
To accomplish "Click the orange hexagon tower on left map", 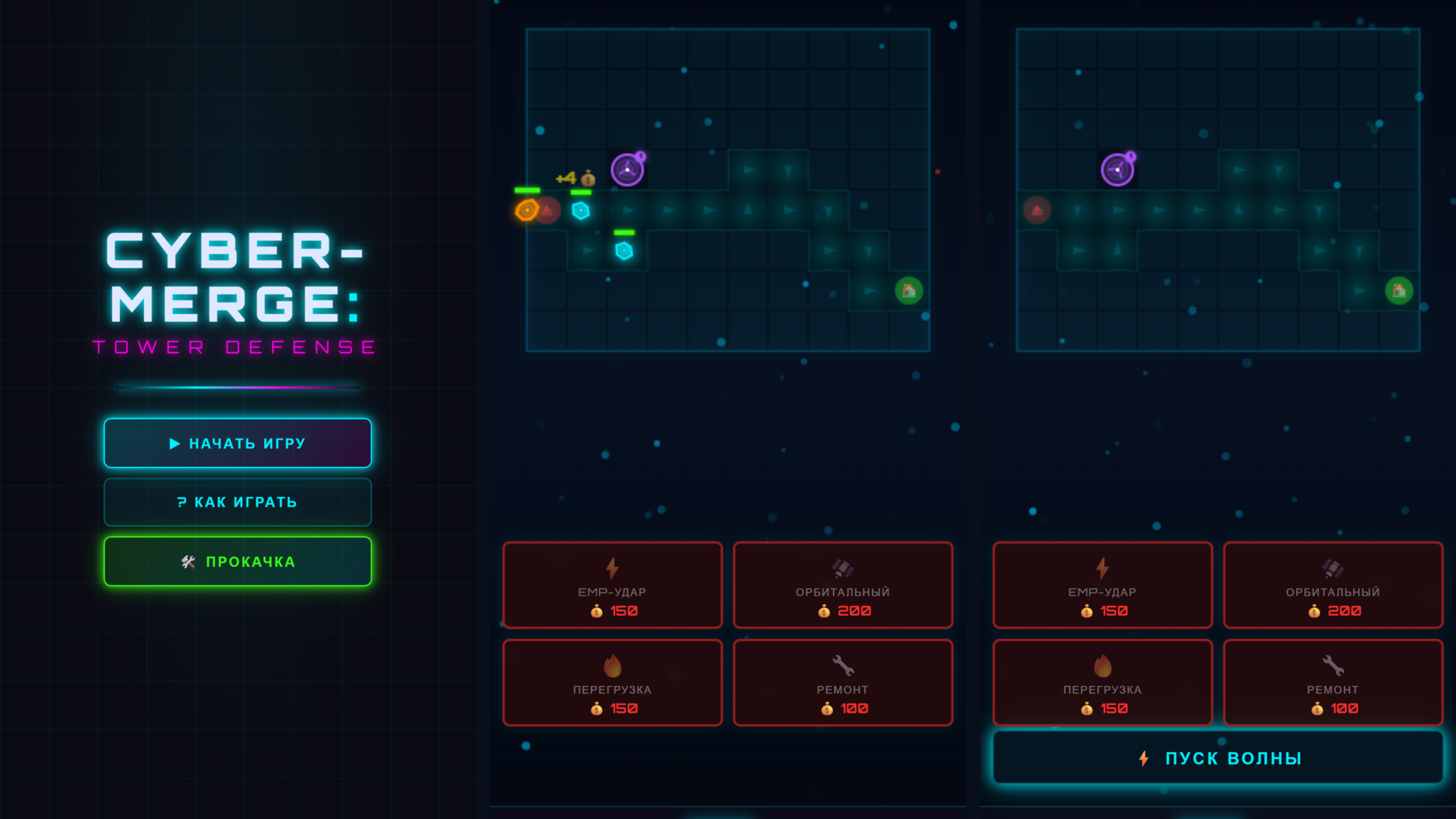I will (527, 211).
